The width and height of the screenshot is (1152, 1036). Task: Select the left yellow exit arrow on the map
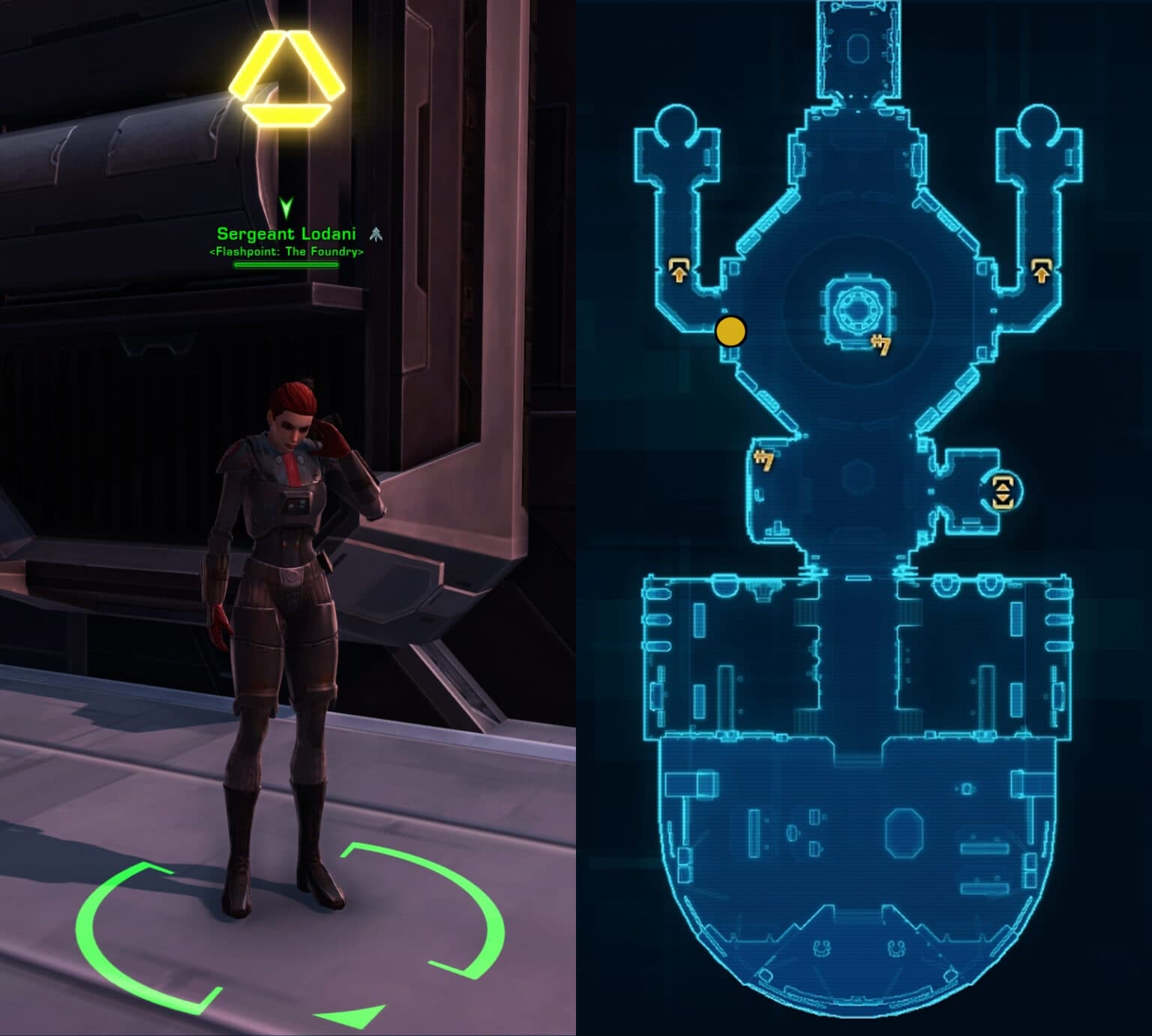point(679,268)
